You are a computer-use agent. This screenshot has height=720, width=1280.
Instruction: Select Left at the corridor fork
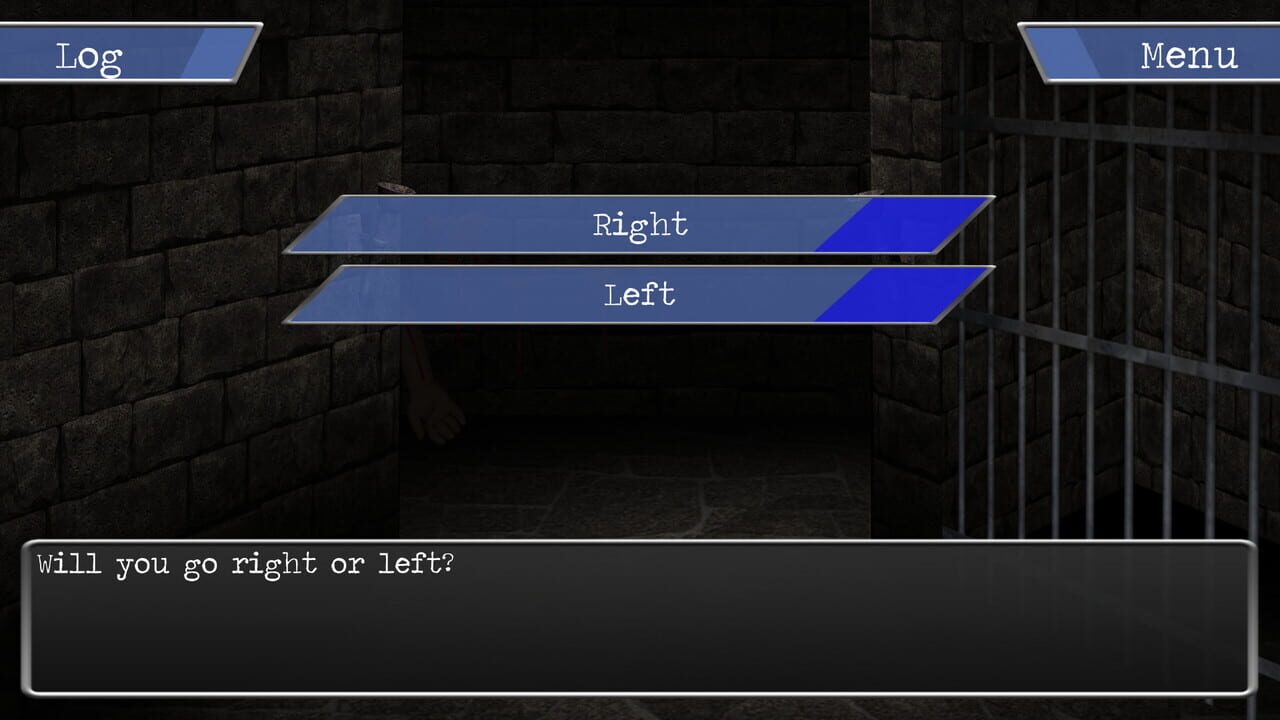640,295
